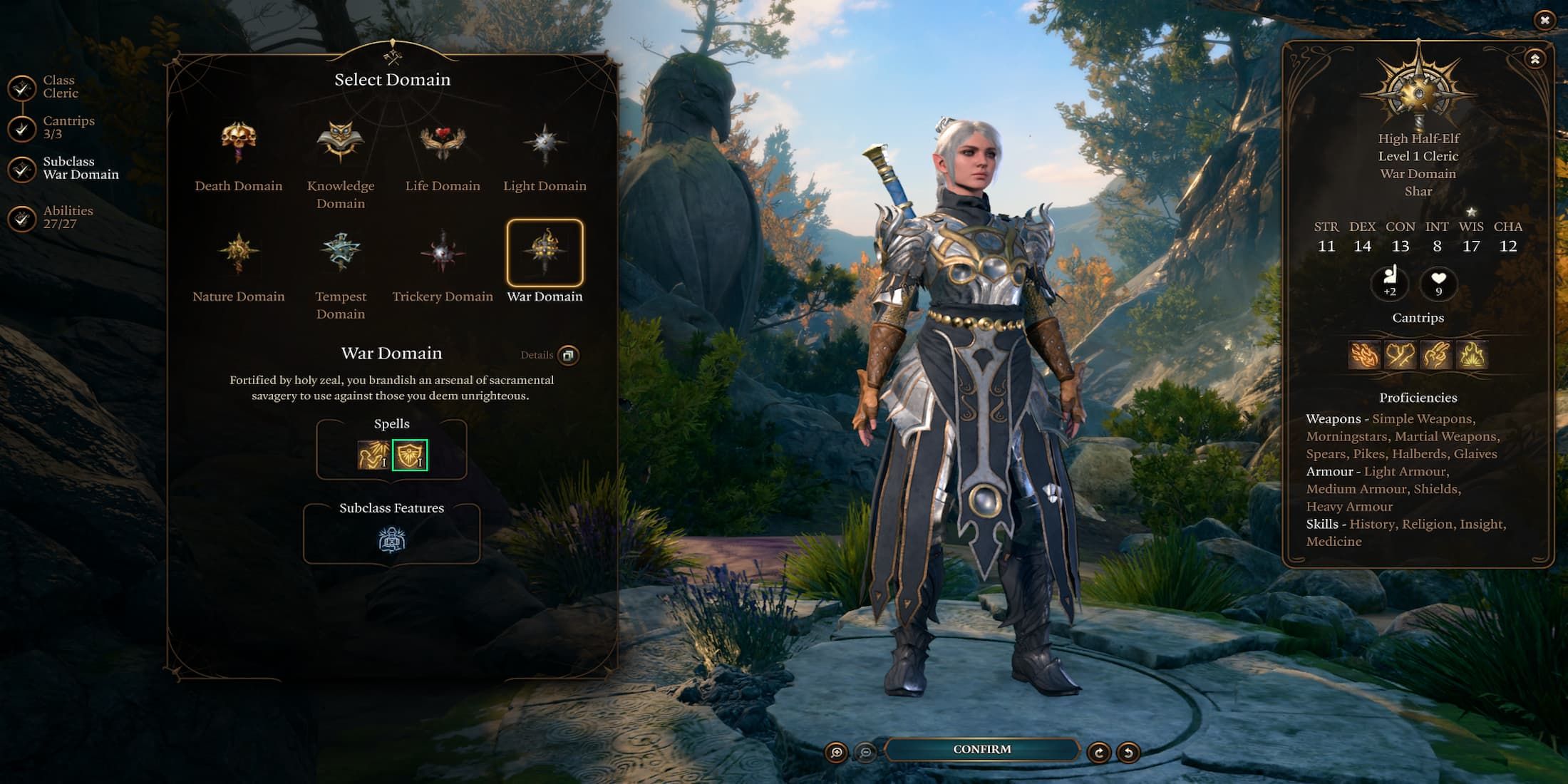The height and width of the screenshot is (784, 1568).
Task: Select the Nature Domain icon
Action: [238, 252]
